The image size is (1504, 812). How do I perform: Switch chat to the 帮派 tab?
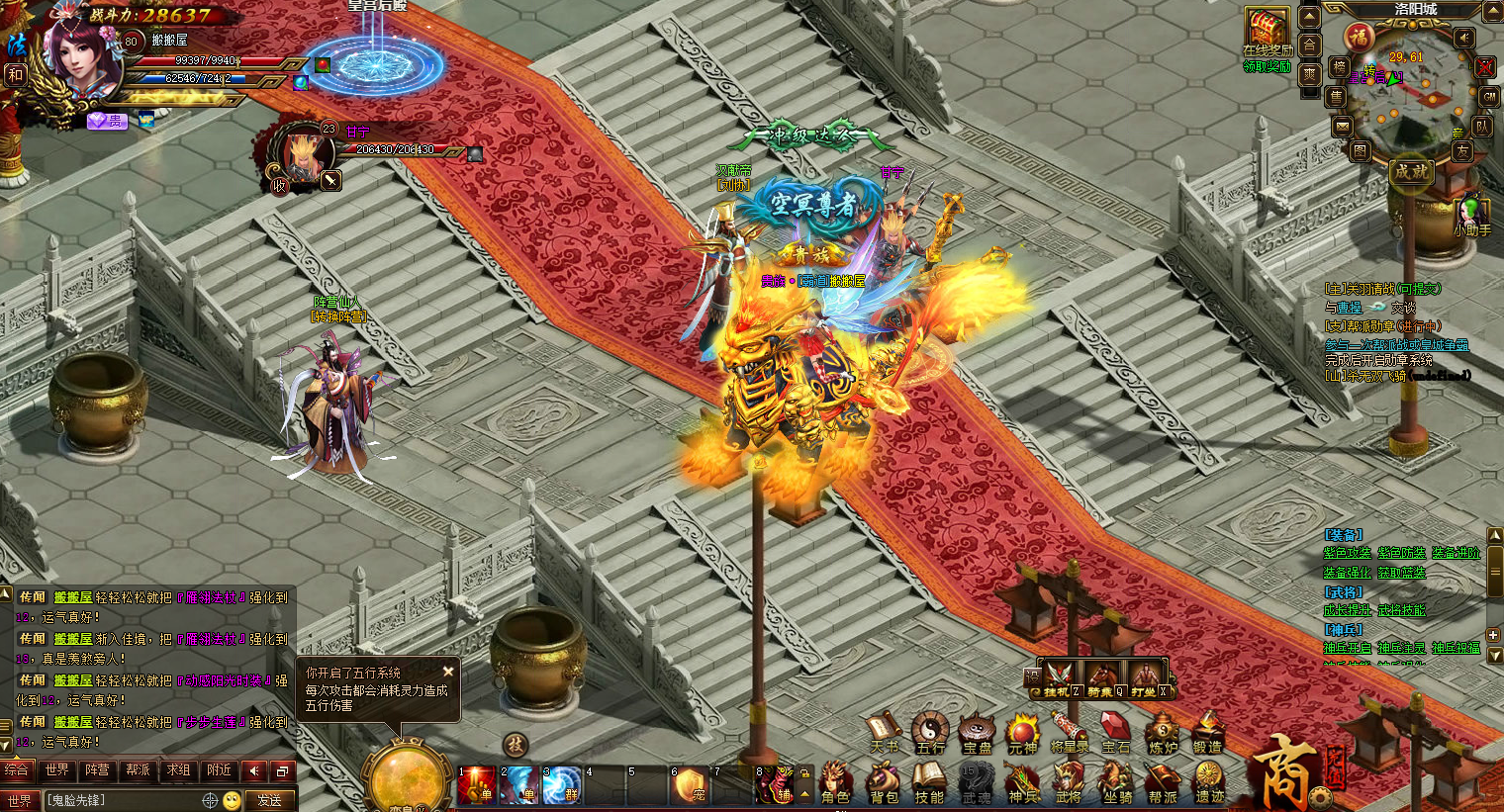(138, 769)
